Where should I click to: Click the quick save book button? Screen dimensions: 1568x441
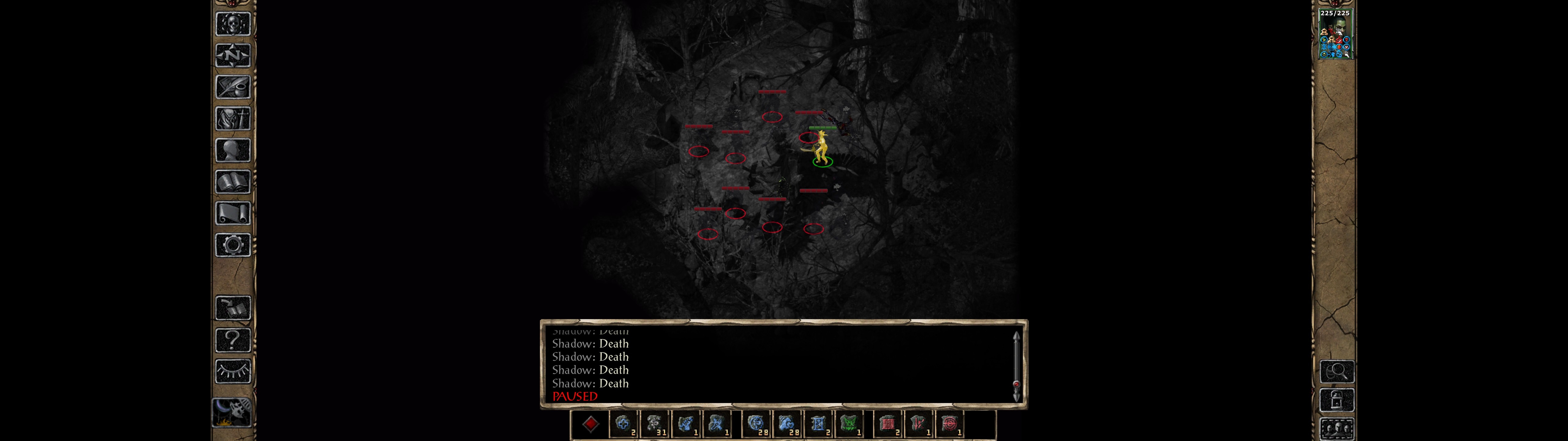tap(233, 308)
